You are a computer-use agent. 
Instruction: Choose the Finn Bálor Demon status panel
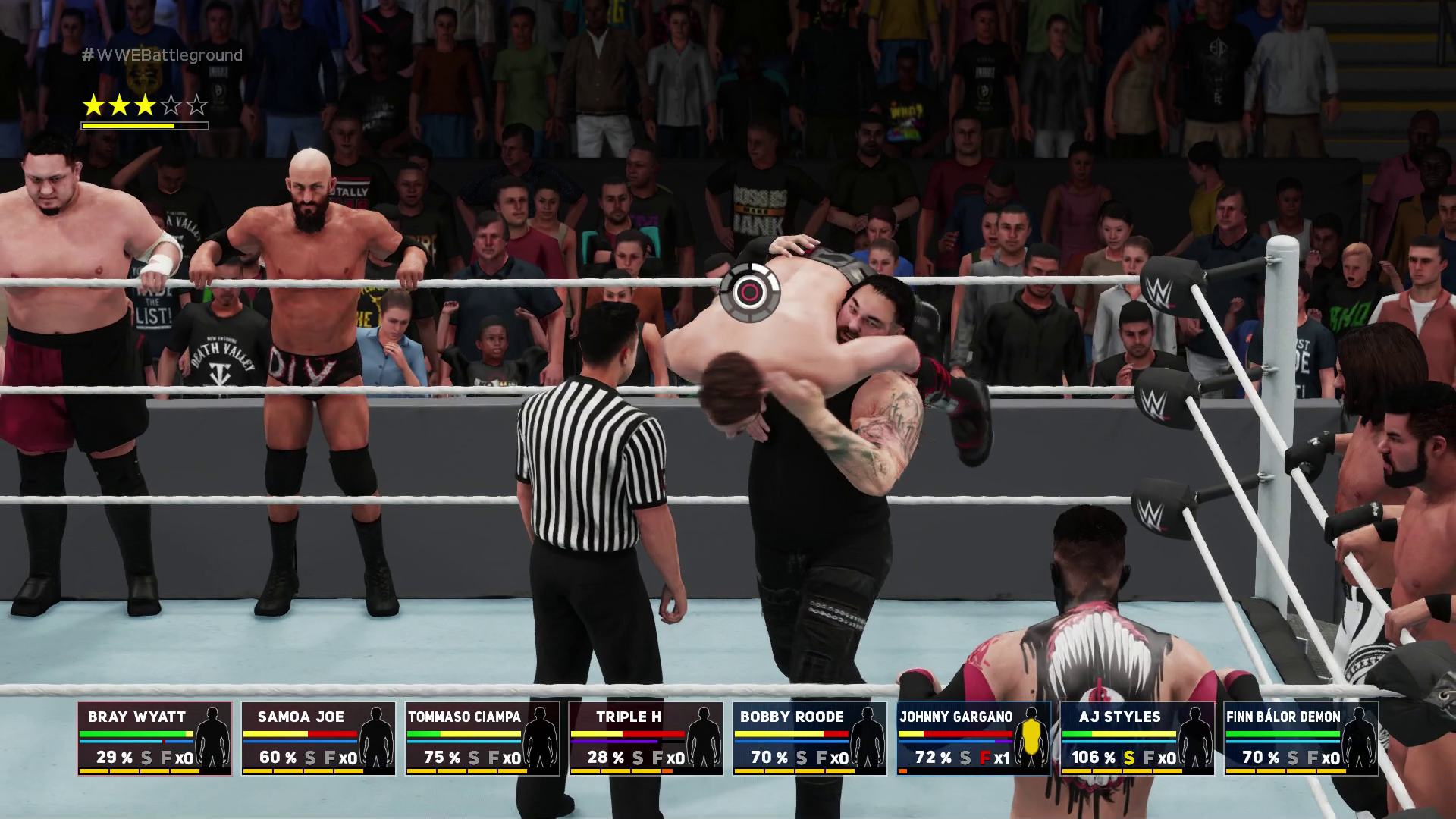pyautogui.click(x=1301, y=738)
